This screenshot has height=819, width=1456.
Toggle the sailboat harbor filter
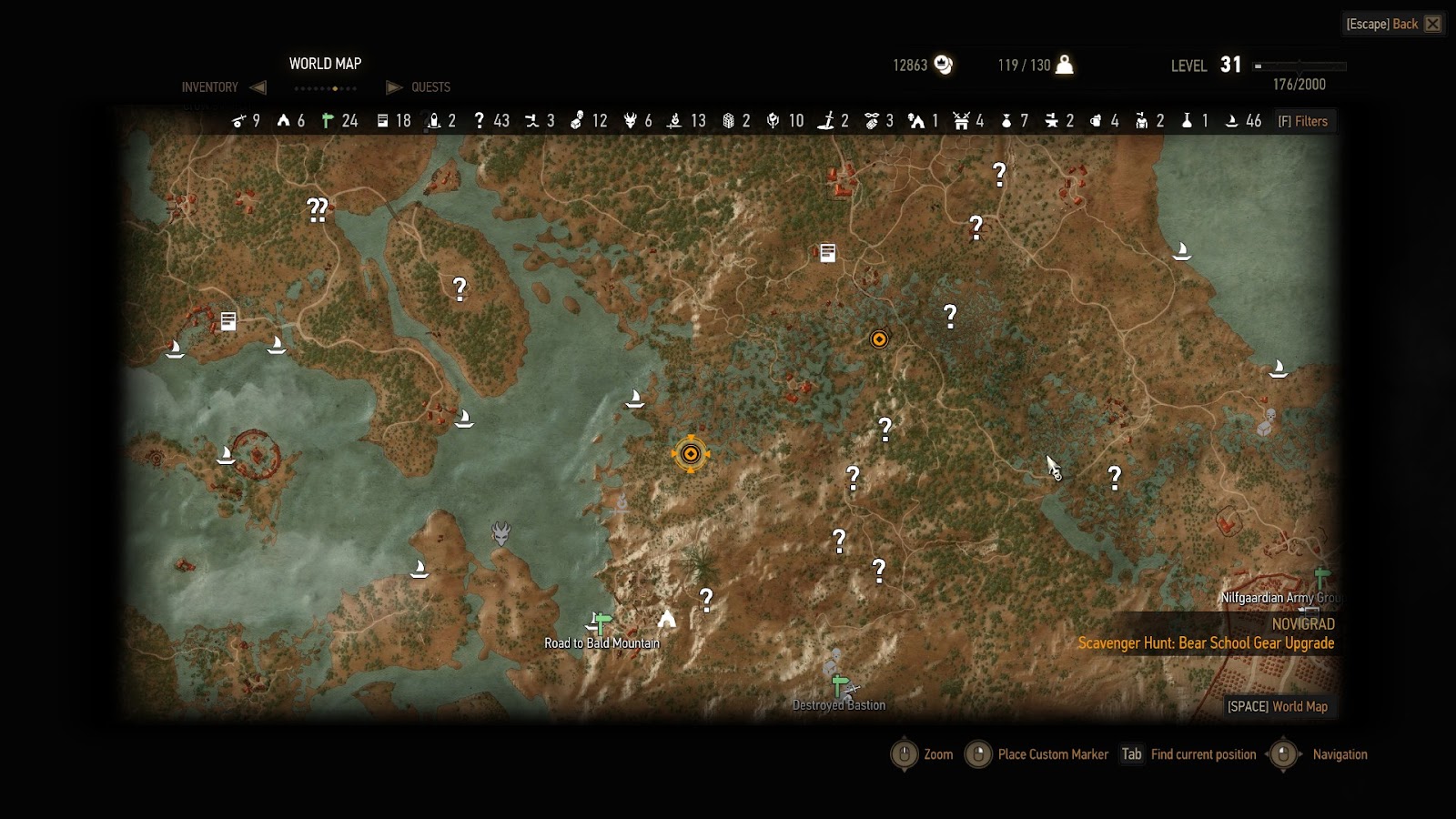[x=1232, y=121]
